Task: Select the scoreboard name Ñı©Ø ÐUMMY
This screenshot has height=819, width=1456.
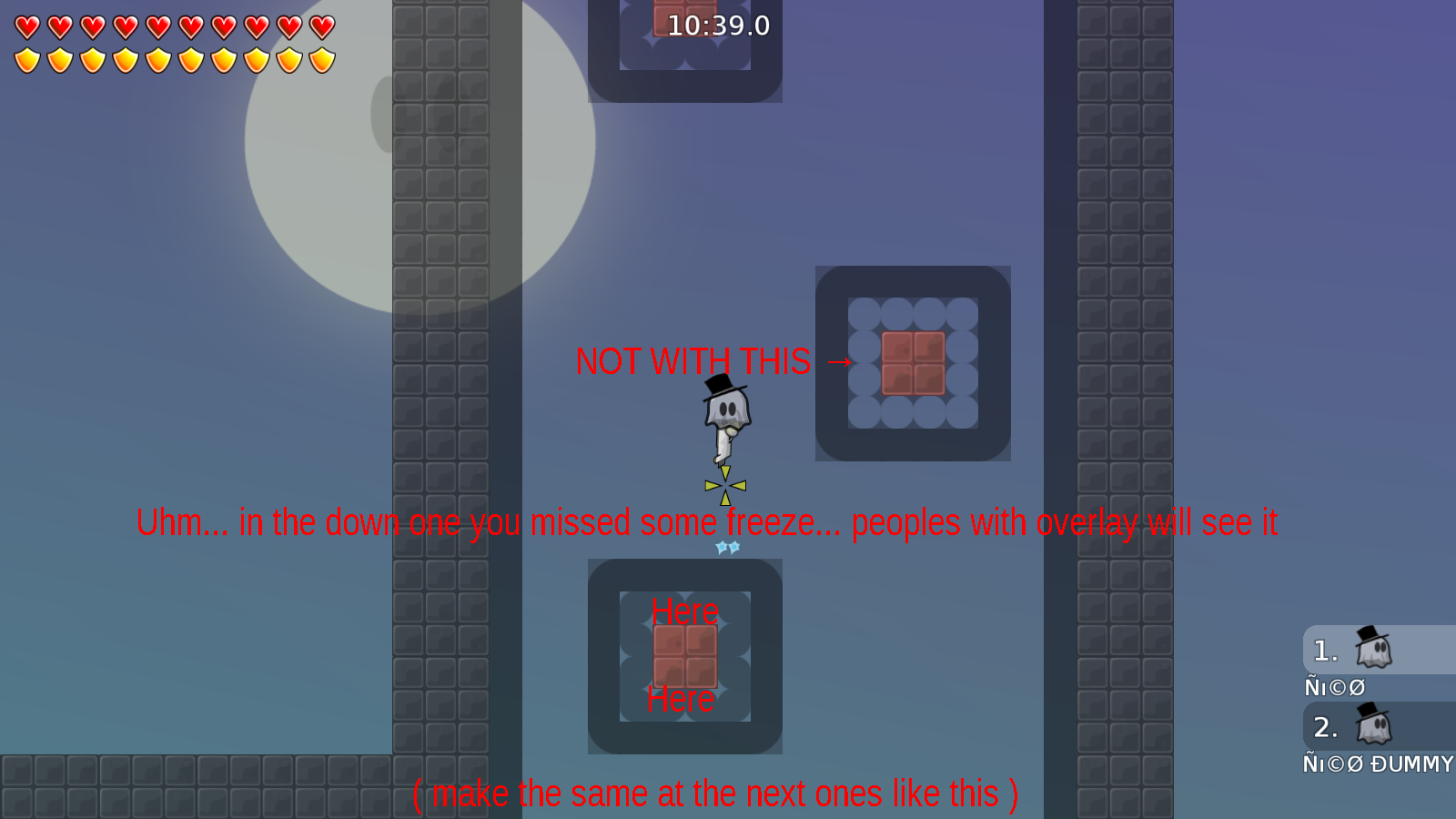Action: pos(1375,765)
